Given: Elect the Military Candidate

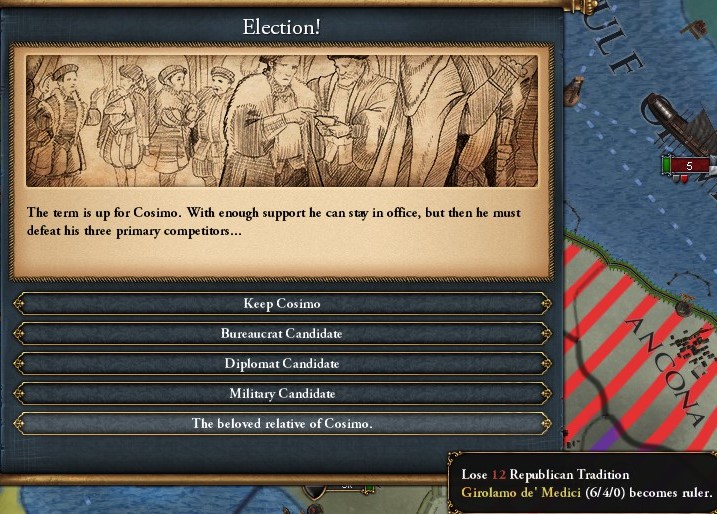Looking at the screenshot, I should (x=282, y=393).
